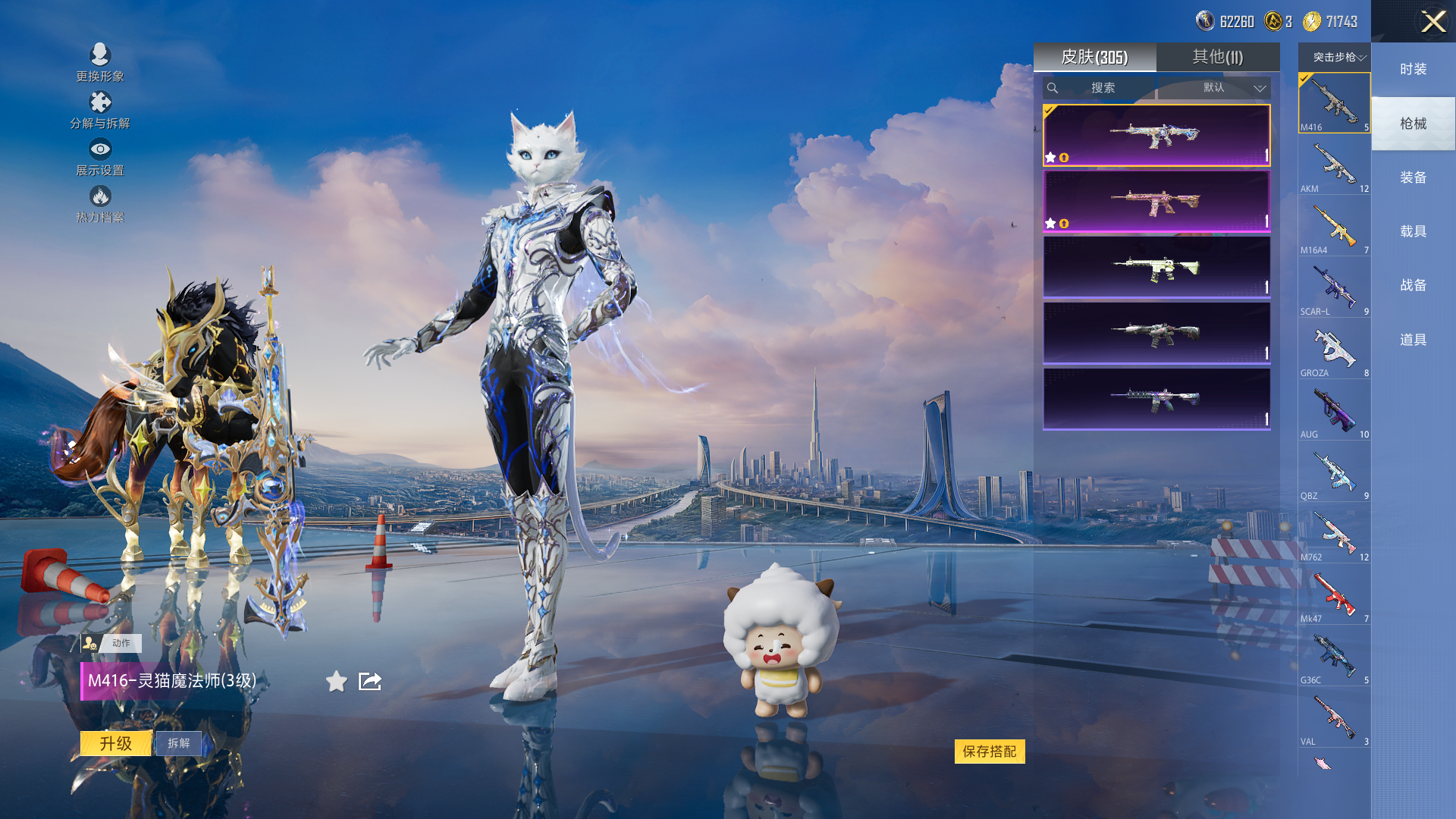Choose the GROZA weapon entry
Viewport: 1456px width, 819px height.
(1334, 350)
